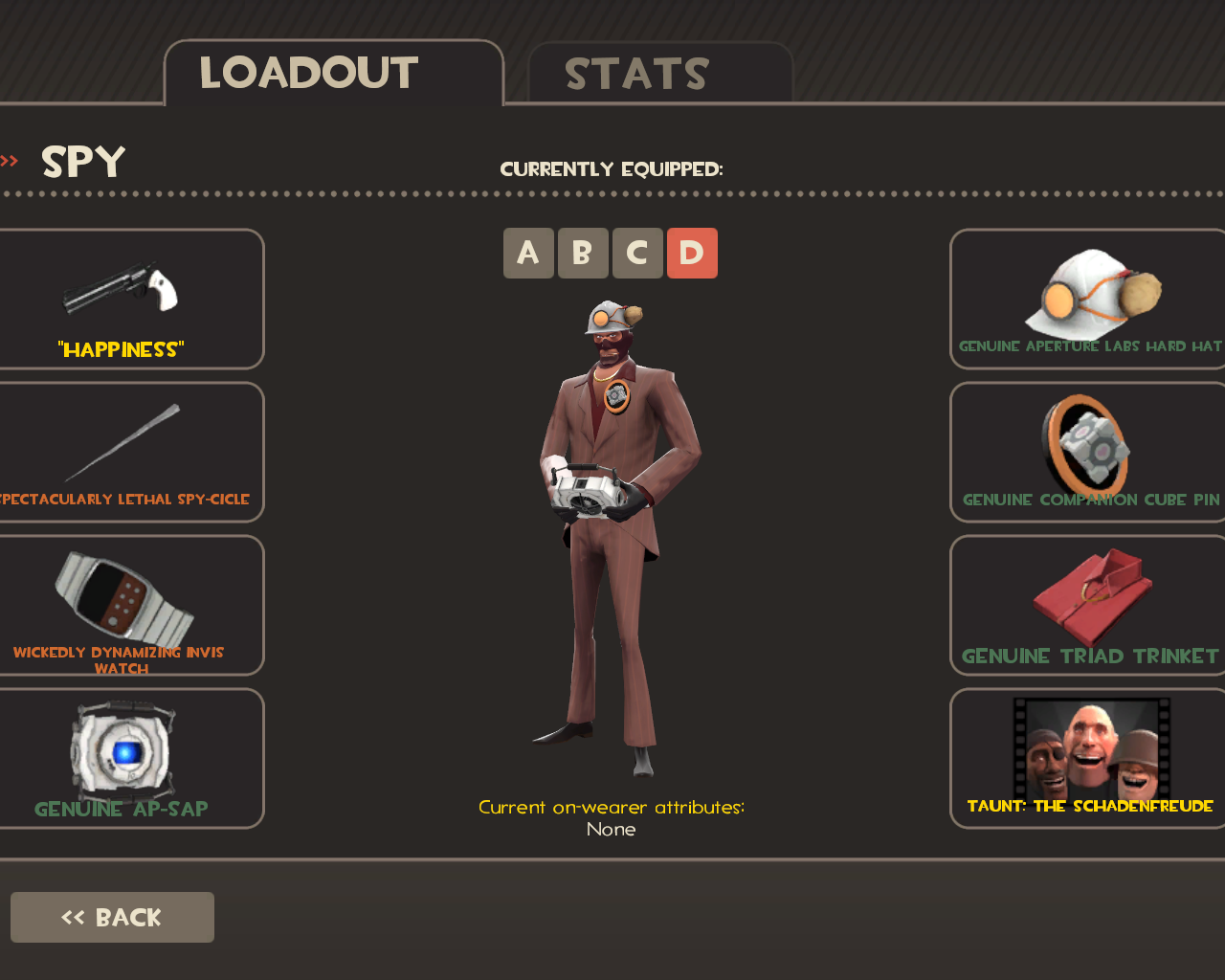The width and height of the screenshot is (1225, 980).
Task: Select the Companion Cube Pin slot
Action: coord(1089,452)
